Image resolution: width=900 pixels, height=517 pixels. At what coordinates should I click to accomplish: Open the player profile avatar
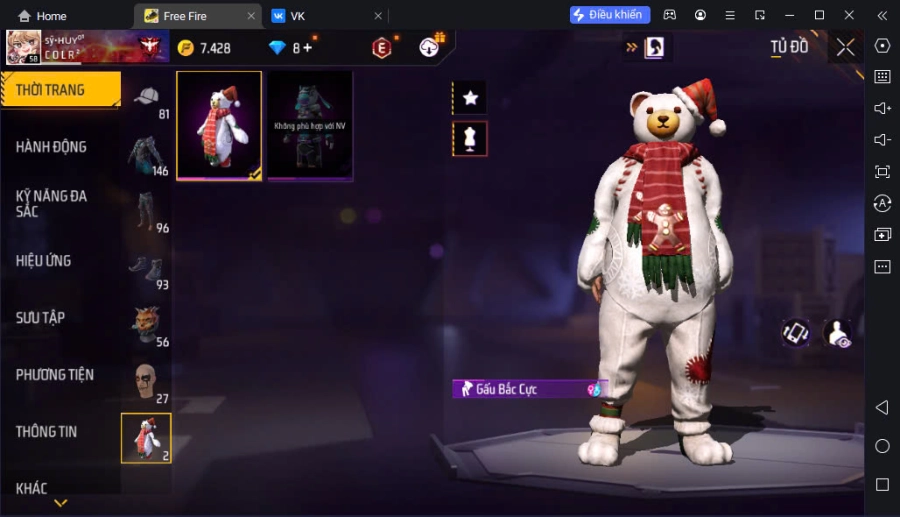coord(24,47)
